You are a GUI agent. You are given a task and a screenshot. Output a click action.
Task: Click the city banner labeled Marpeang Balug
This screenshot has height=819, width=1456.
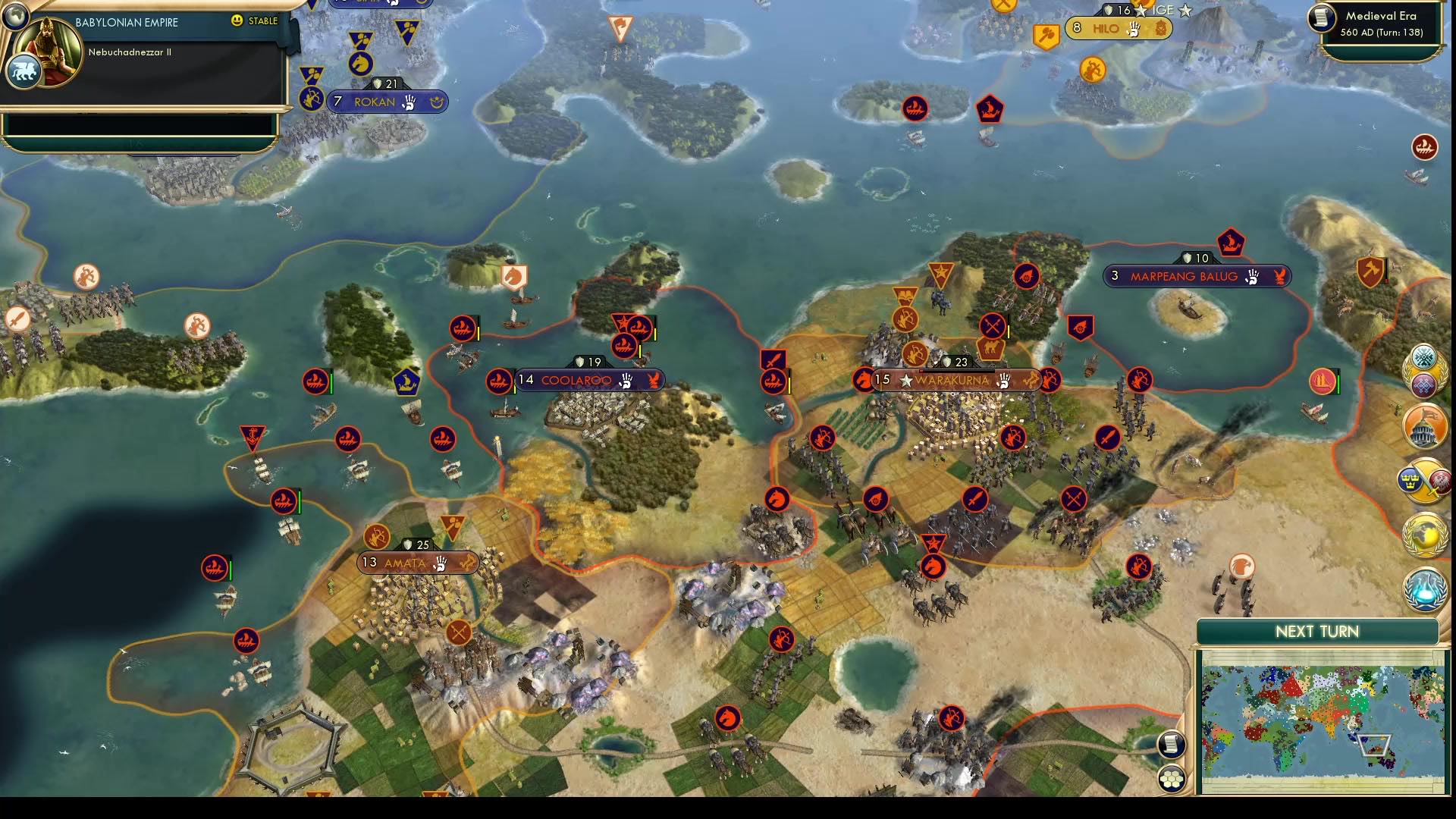(x=1198, y=276)
